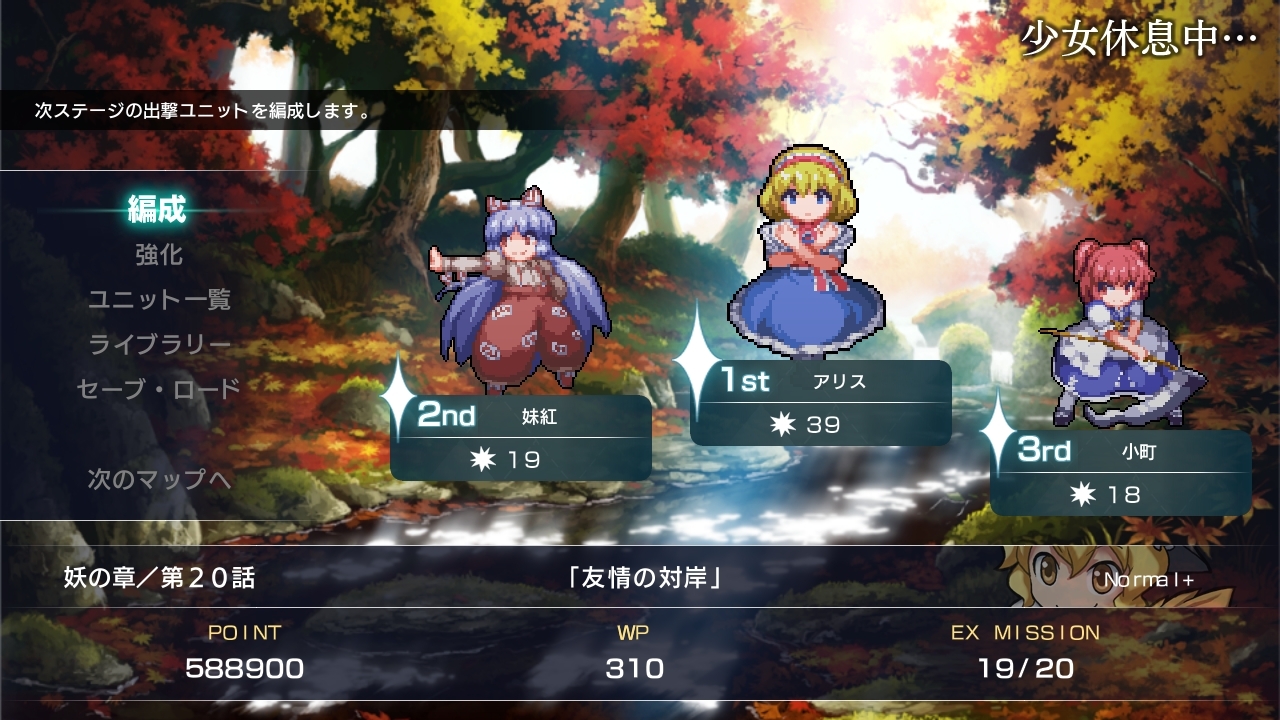This screenshot has width=1280, height=720.
Task: Open the 強化 upgrade menu
Action: pyautogui.click(x=159, y=255)
